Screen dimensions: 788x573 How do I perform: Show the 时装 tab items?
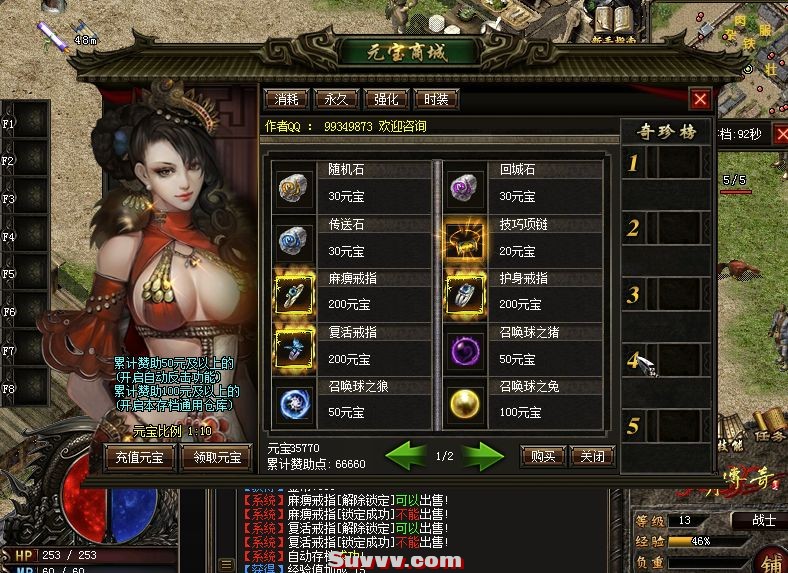coord(436,99)
